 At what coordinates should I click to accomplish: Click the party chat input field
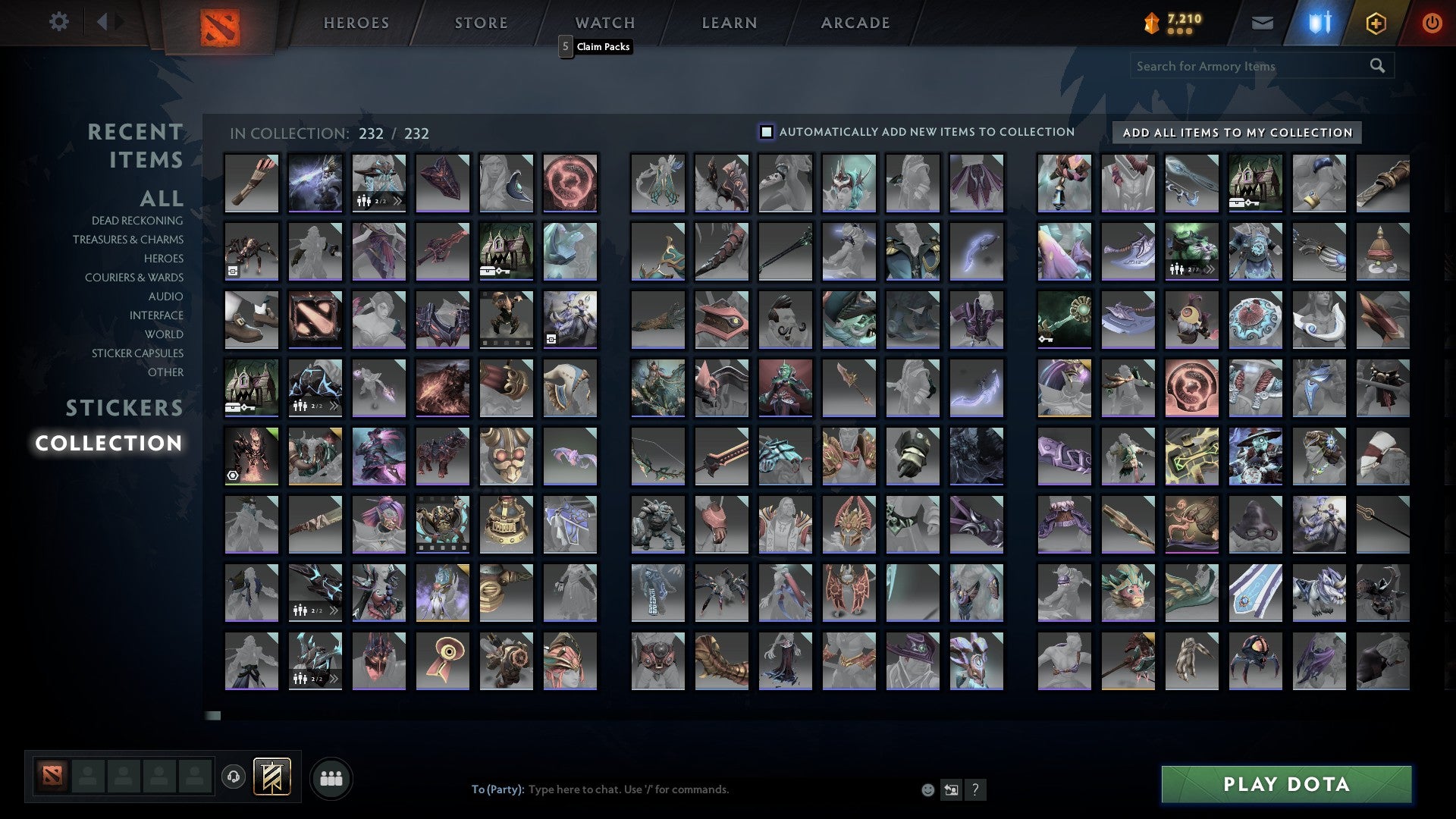[682, 789]
